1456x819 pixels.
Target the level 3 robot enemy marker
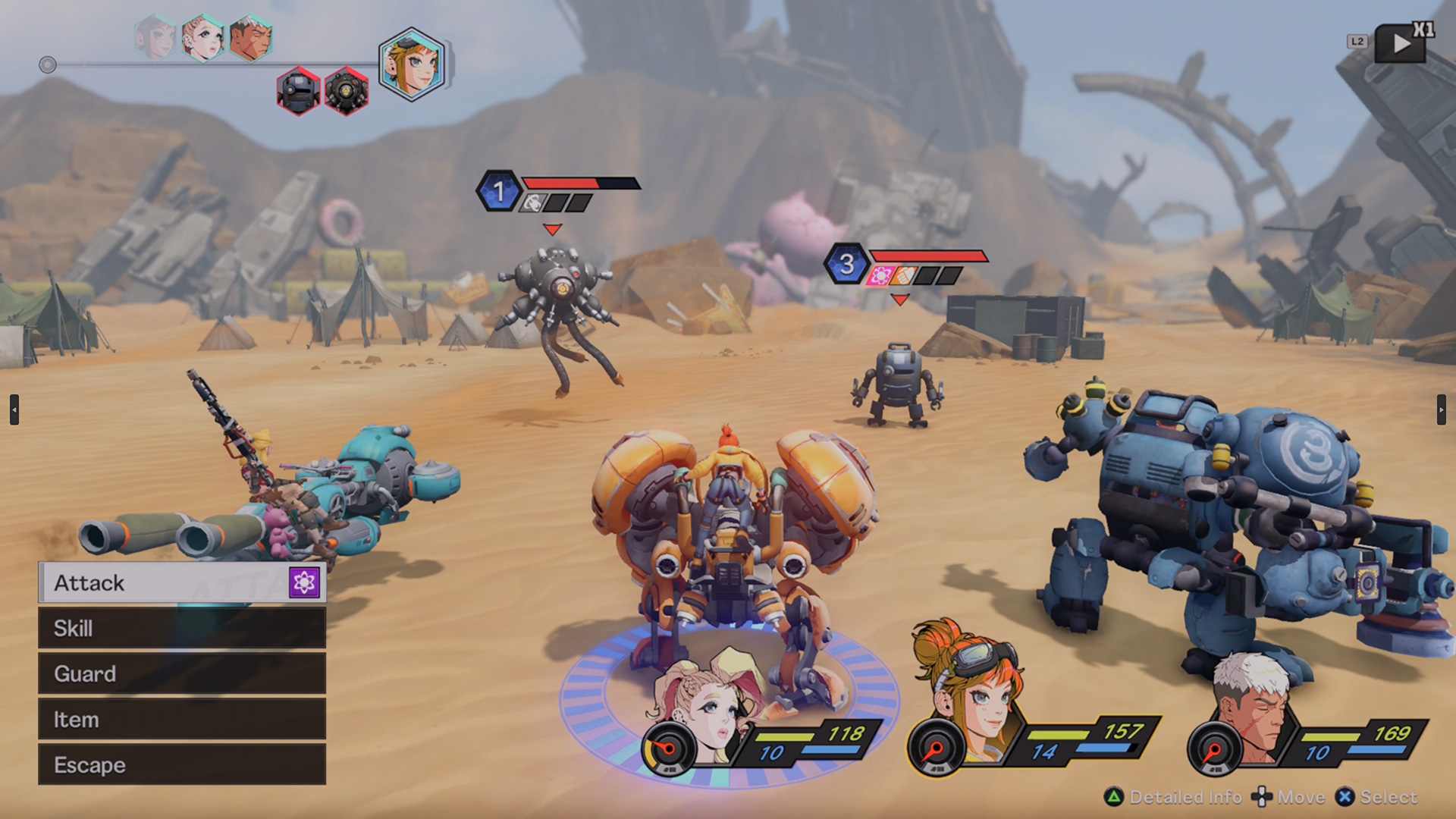(x=846, y=264)
